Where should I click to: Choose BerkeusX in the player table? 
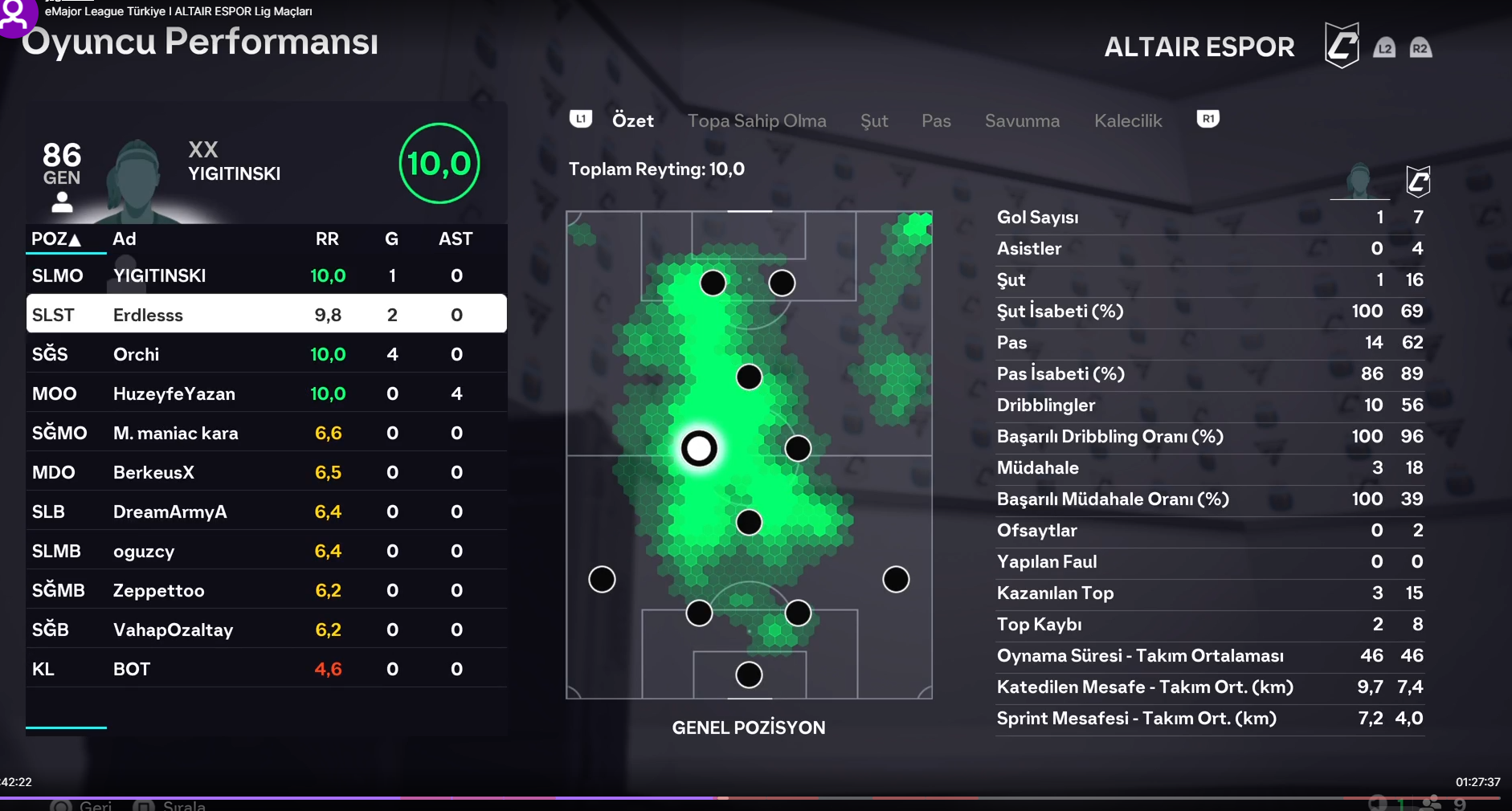tap(266, 472)
